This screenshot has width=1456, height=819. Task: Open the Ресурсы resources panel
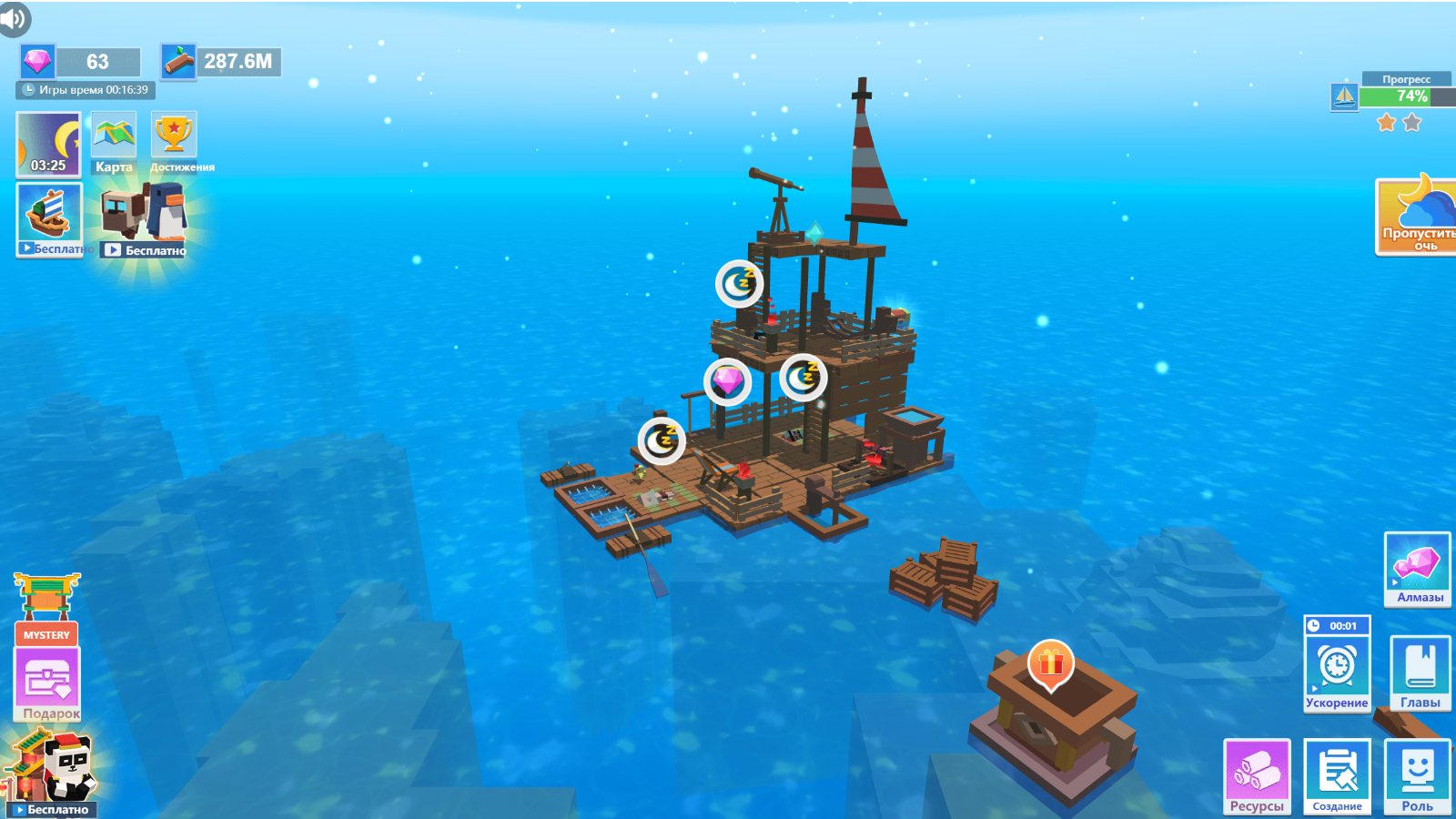tap(1258, 778)
